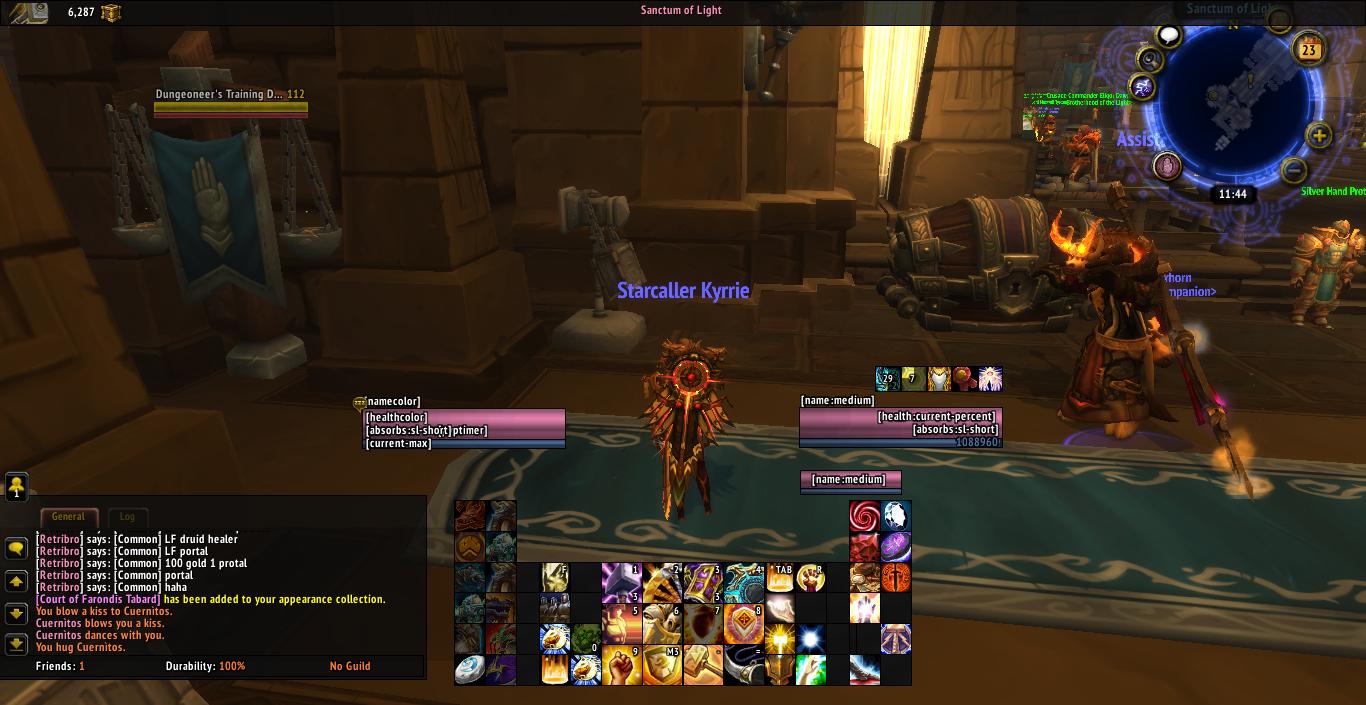Zoom in the minimap with plus button

pos(1319,136)
